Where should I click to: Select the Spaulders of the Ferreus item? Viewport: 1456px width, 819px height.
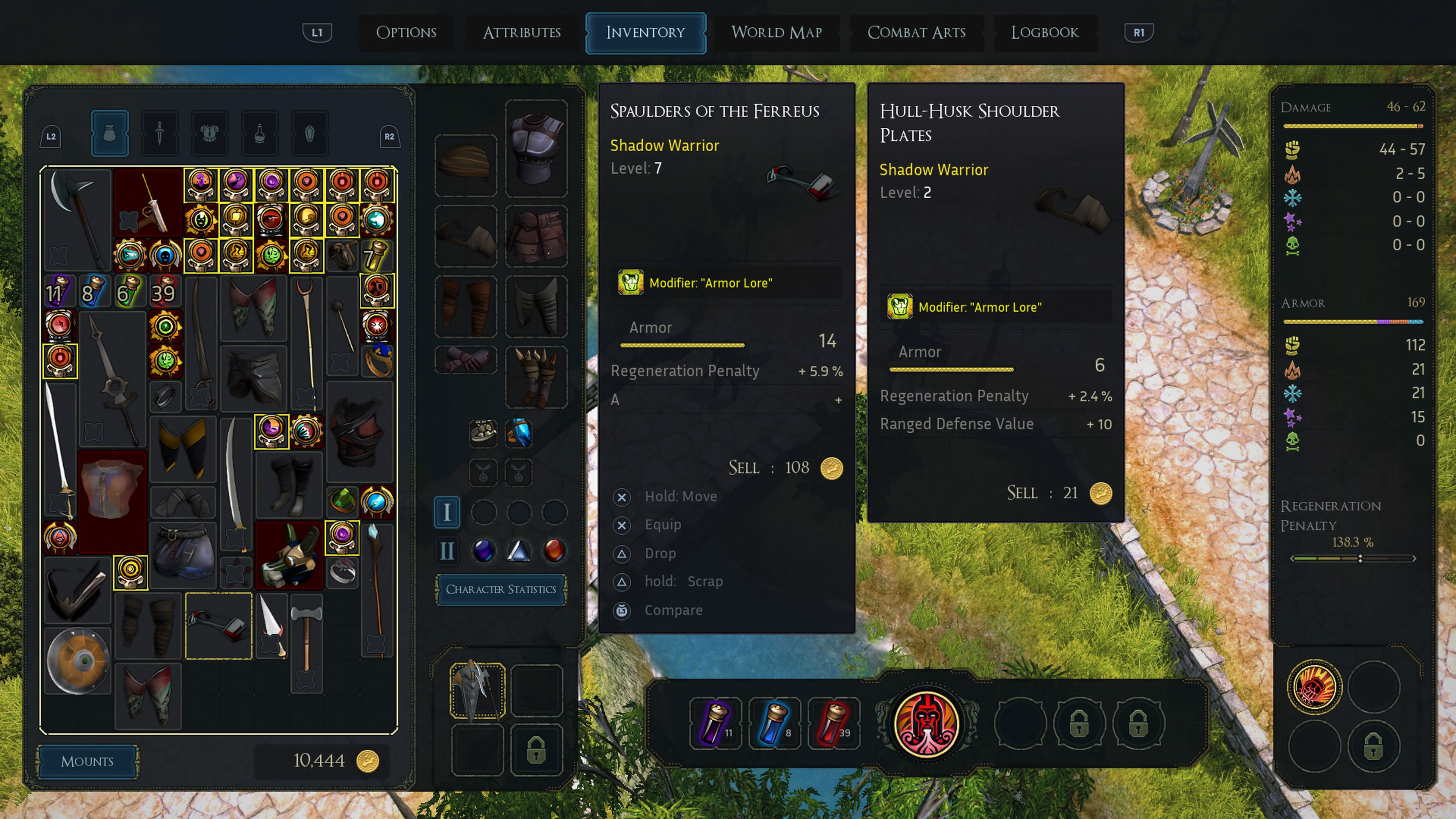click(x=218, y=626)
